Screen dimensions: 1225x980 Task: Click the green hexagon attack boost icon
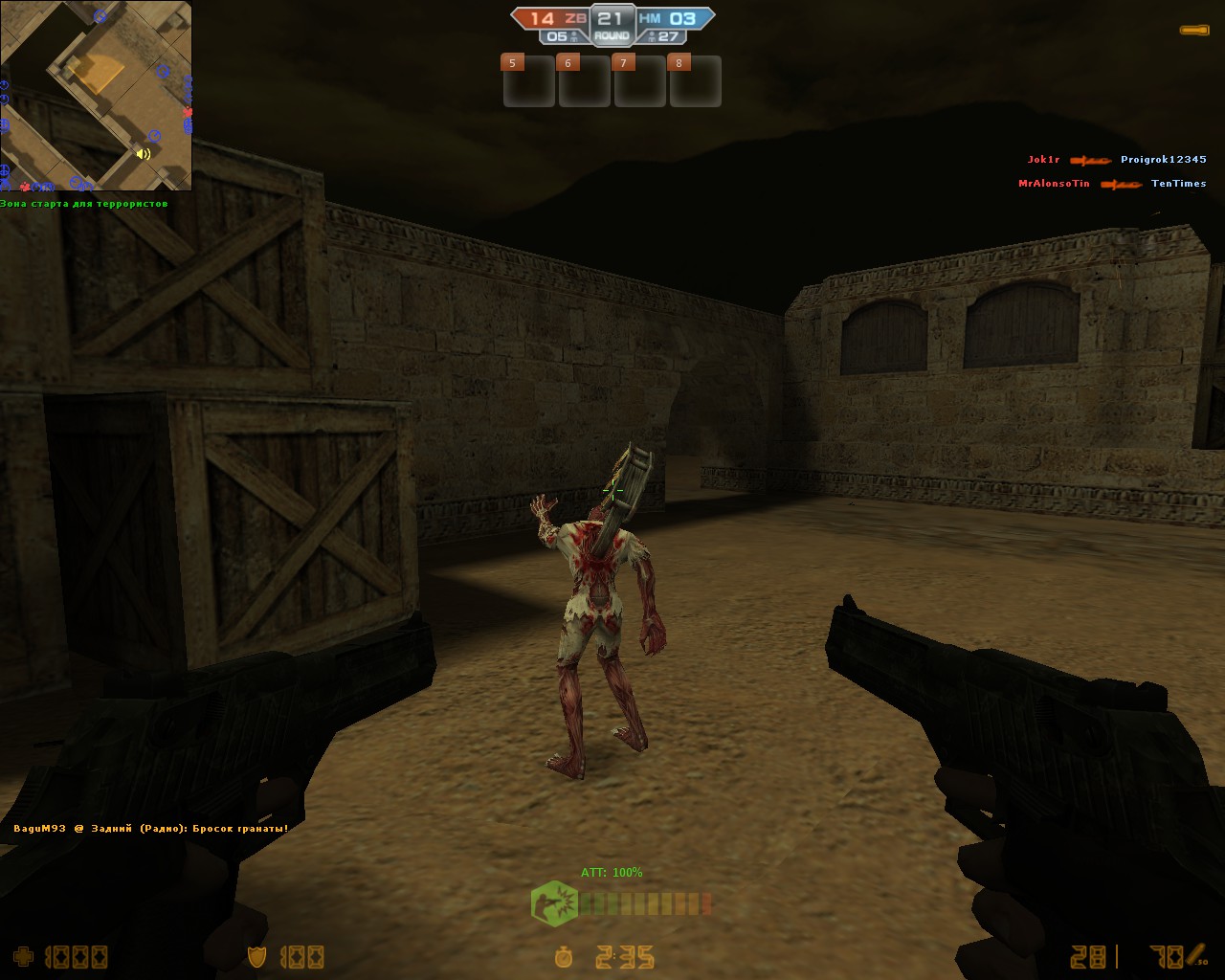[554, 903]
